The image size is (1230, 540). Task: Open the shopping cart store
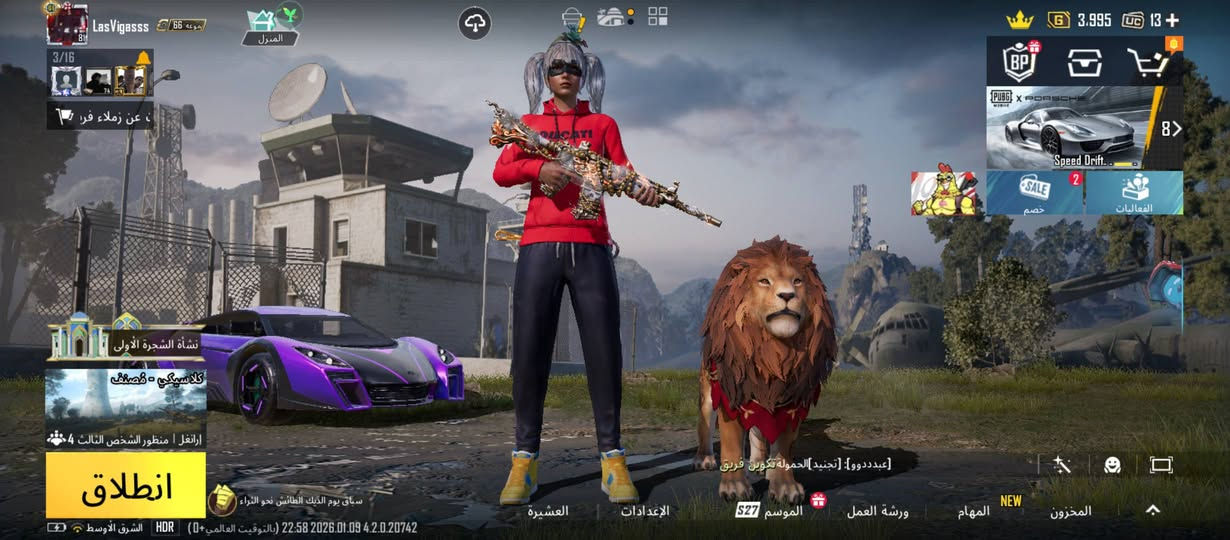pos(1149,62)
